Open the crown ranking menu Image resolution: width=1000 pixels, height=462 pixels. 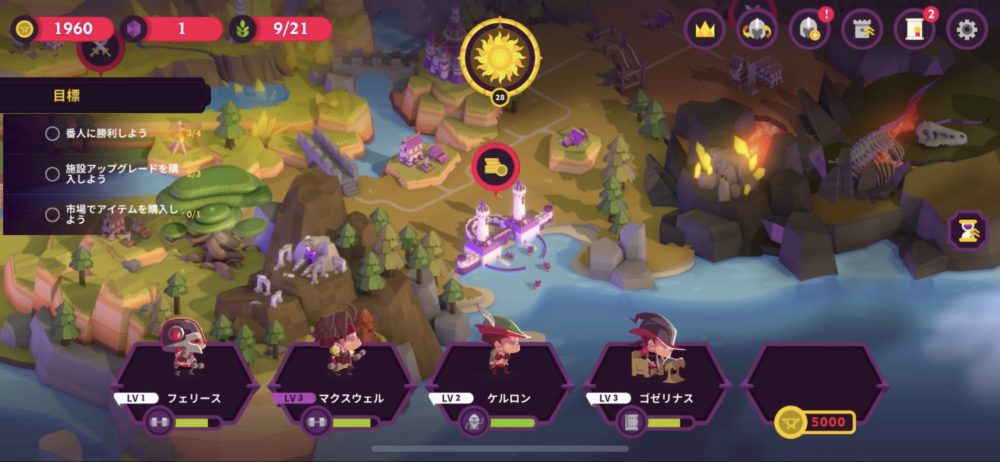[705, 29]
